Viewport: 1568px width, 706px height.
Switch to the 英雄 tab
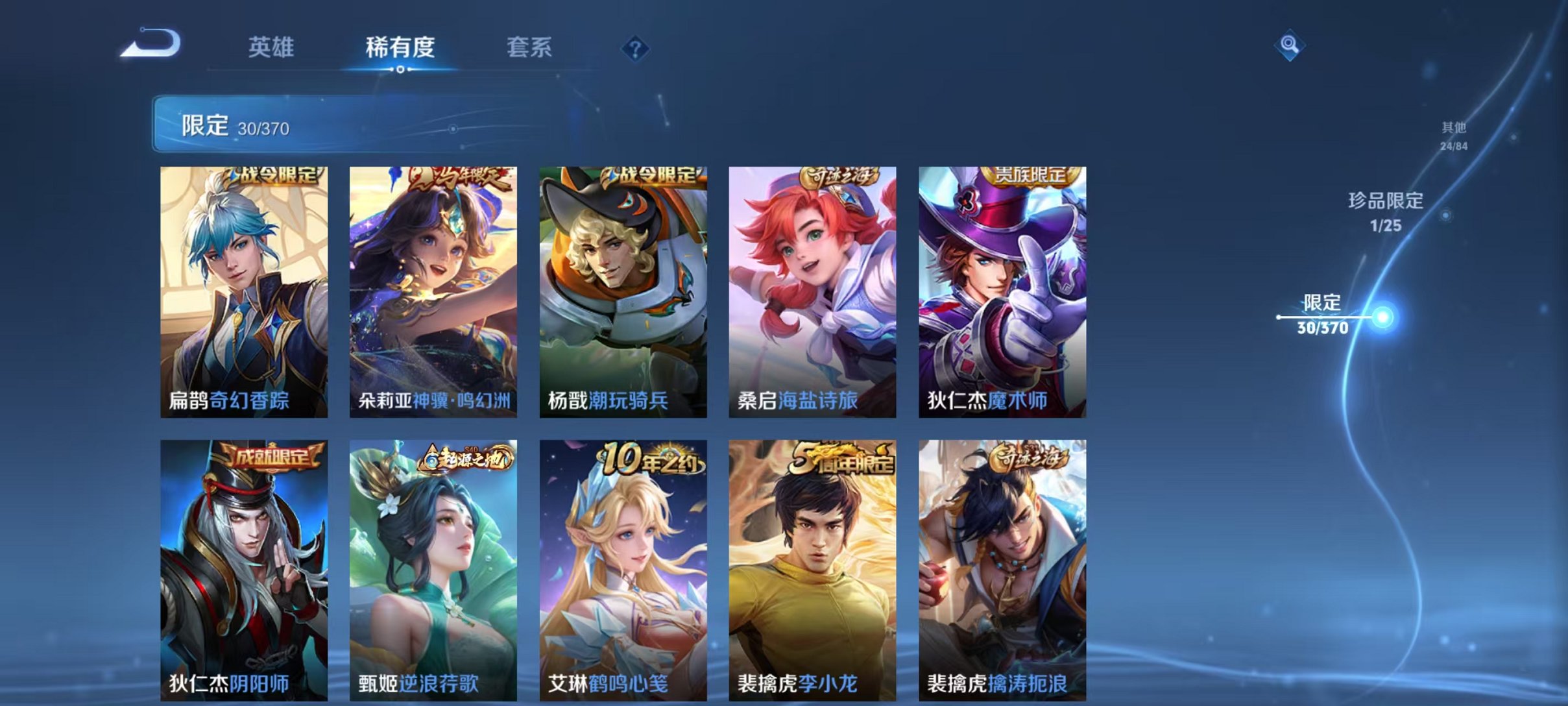(272, 47)
